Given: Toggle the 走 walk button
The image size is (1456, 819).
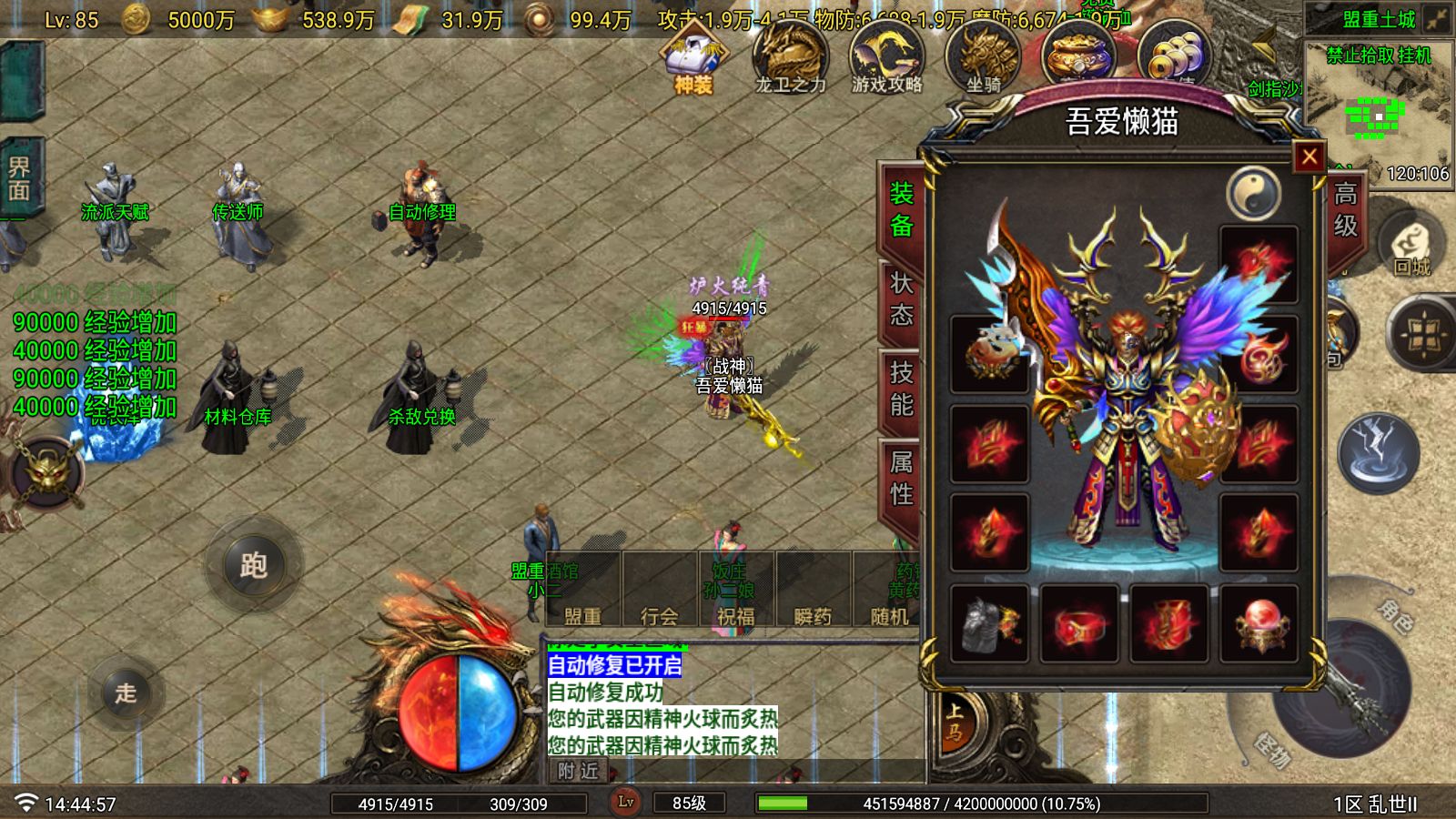Looking at the screenshot, I should click(x=126, y=693).
